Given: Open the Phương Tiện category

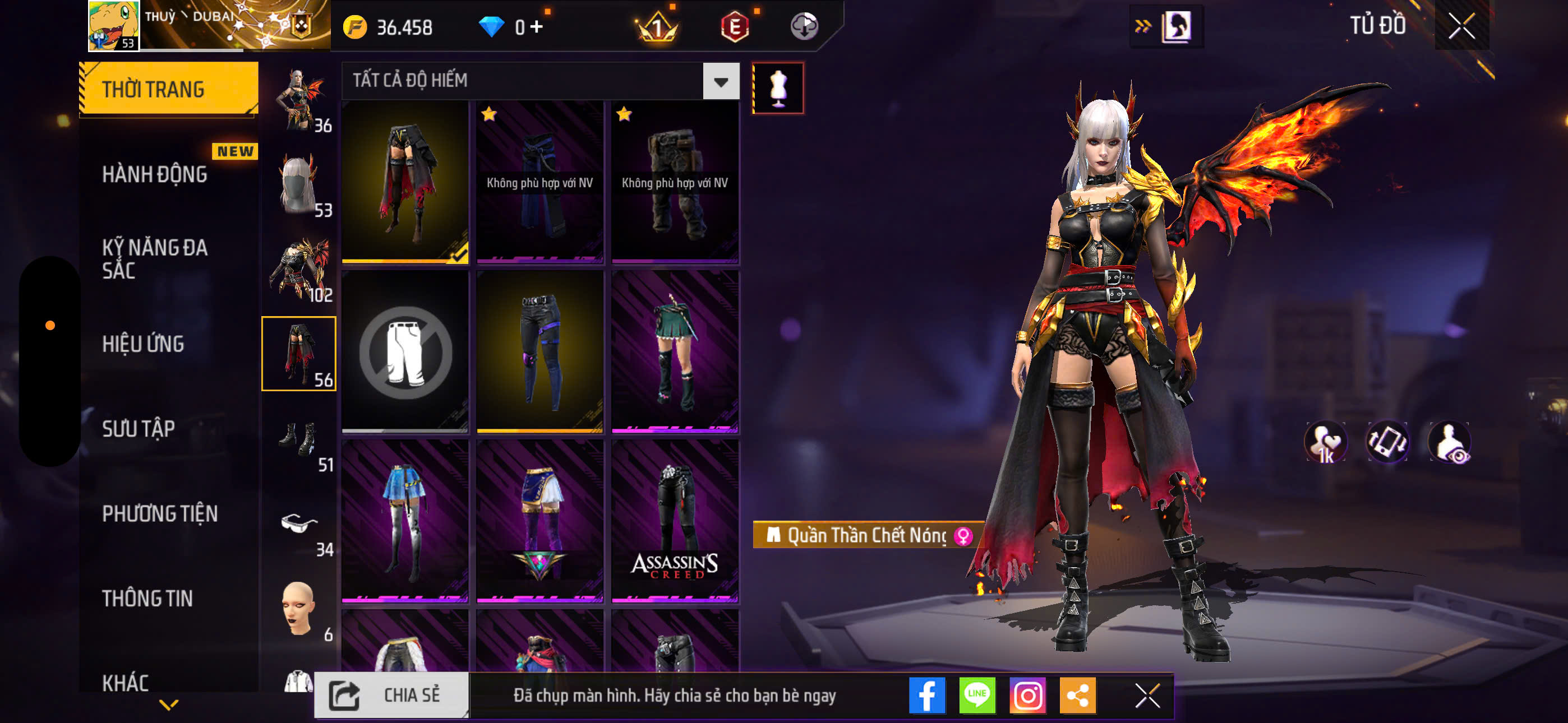Looking at the screenshot, I should 159,513.
